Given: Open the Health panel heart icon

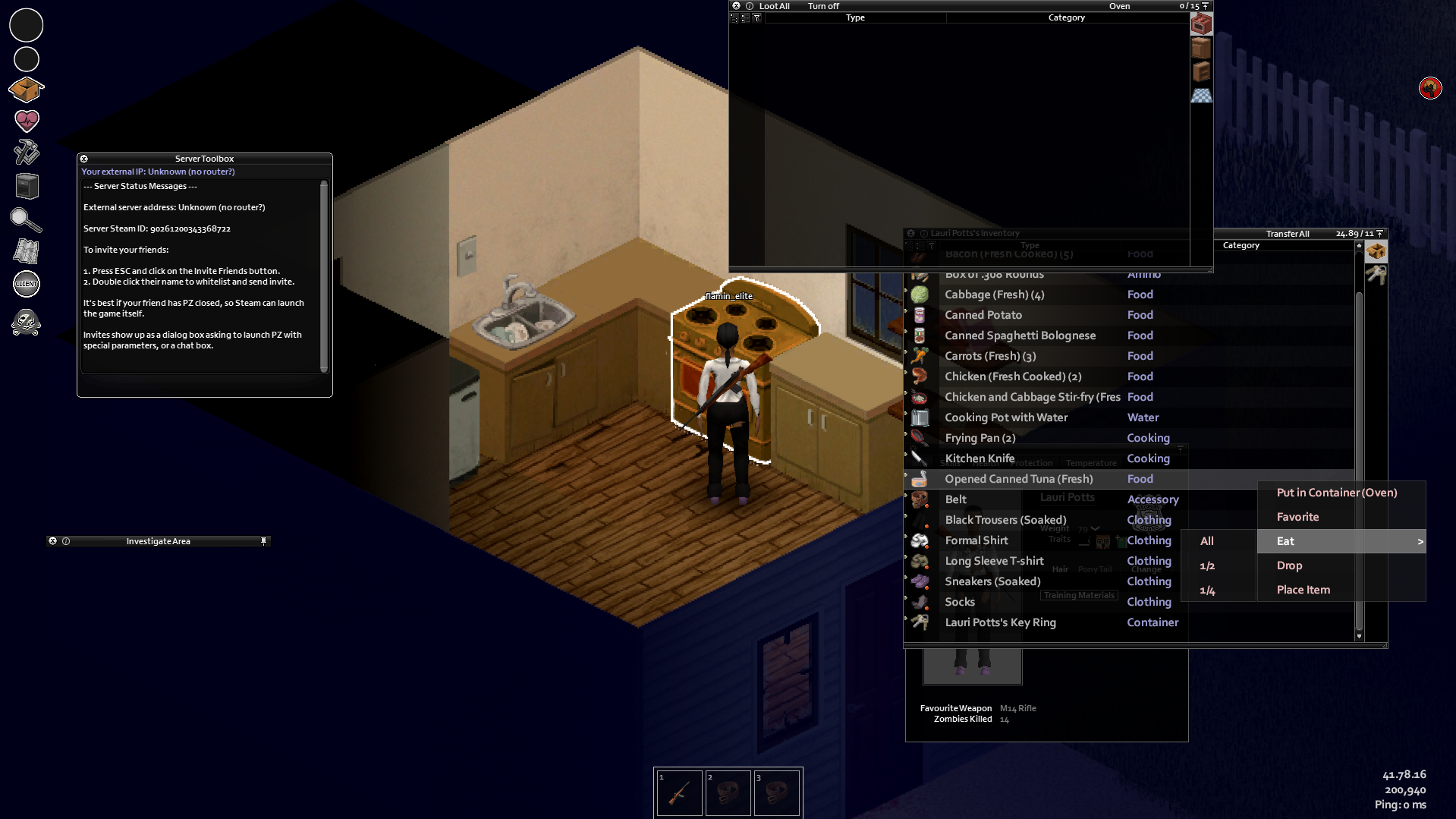Looking at the screenshot, I should (x=26, y=121).
